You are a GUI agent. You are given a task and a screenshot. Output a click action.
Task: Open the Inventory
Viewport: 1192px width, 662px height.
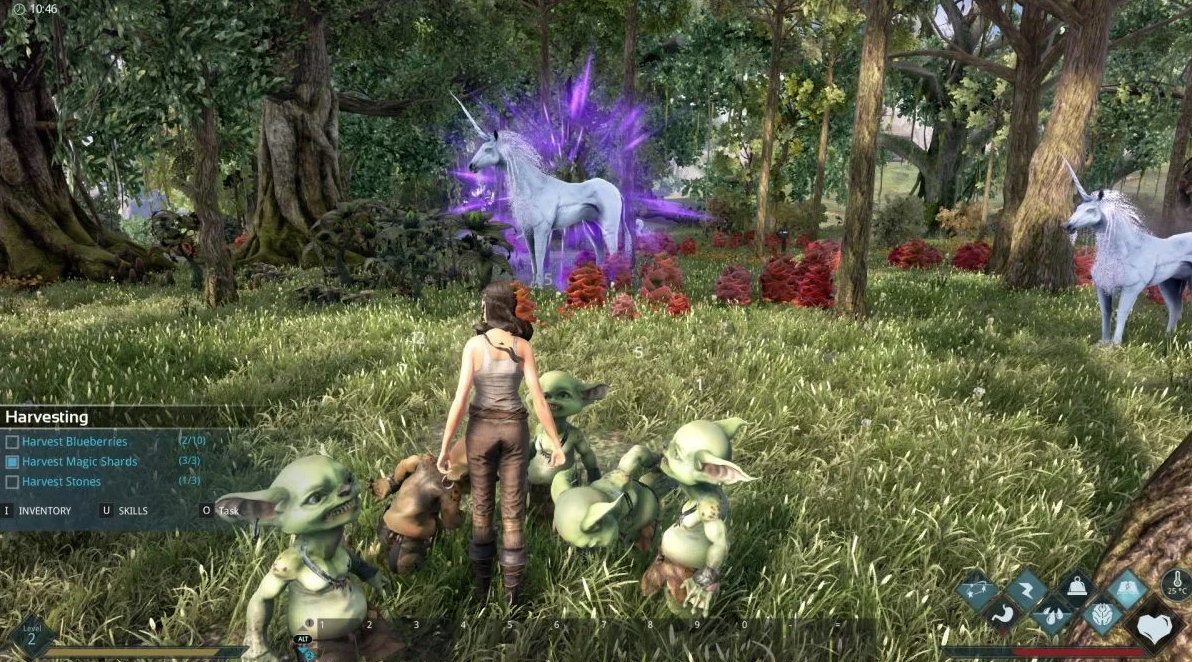44,511
